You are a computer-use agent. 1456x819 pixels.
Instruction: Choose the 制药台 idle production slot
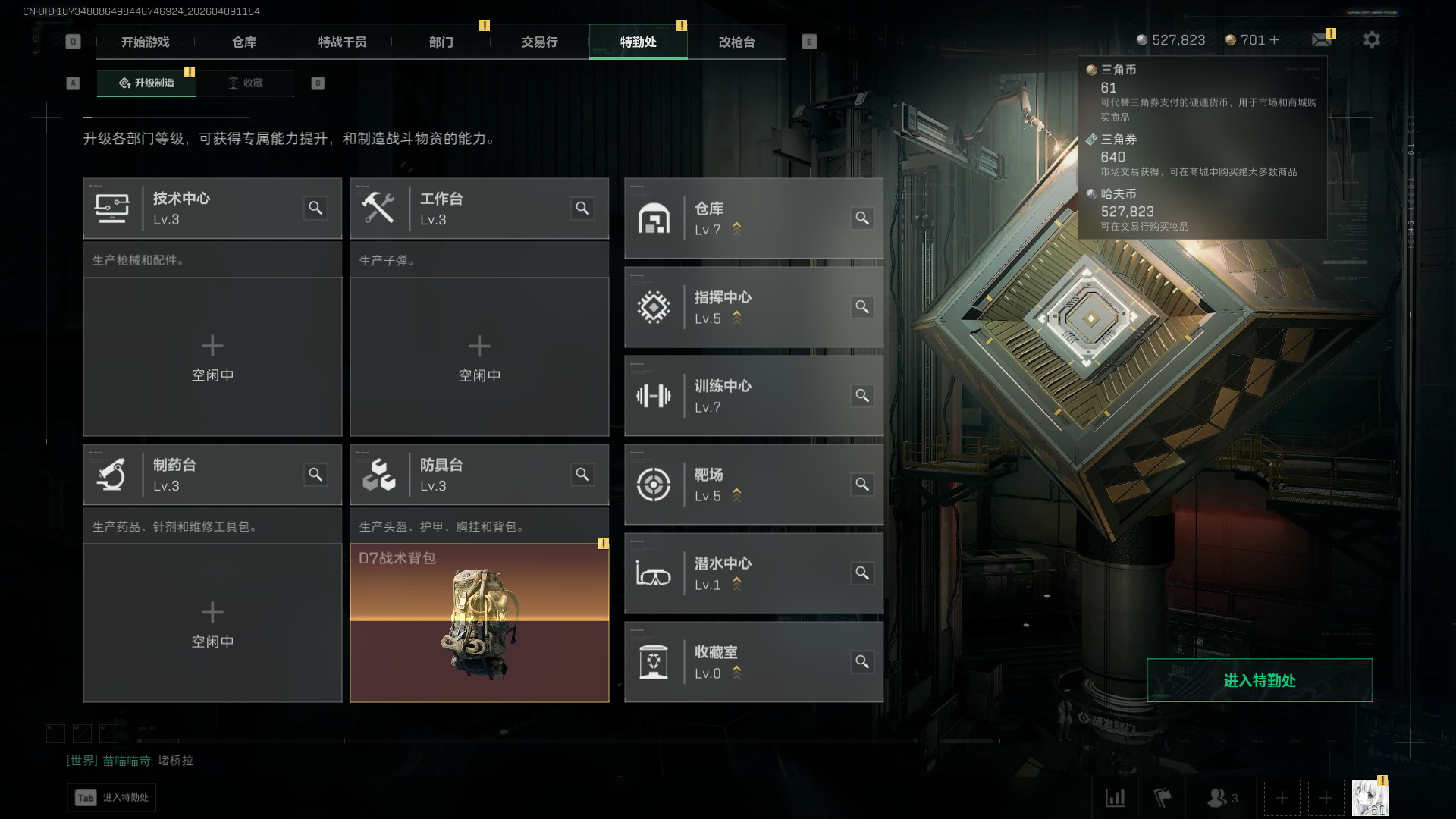tap(212, 623)
